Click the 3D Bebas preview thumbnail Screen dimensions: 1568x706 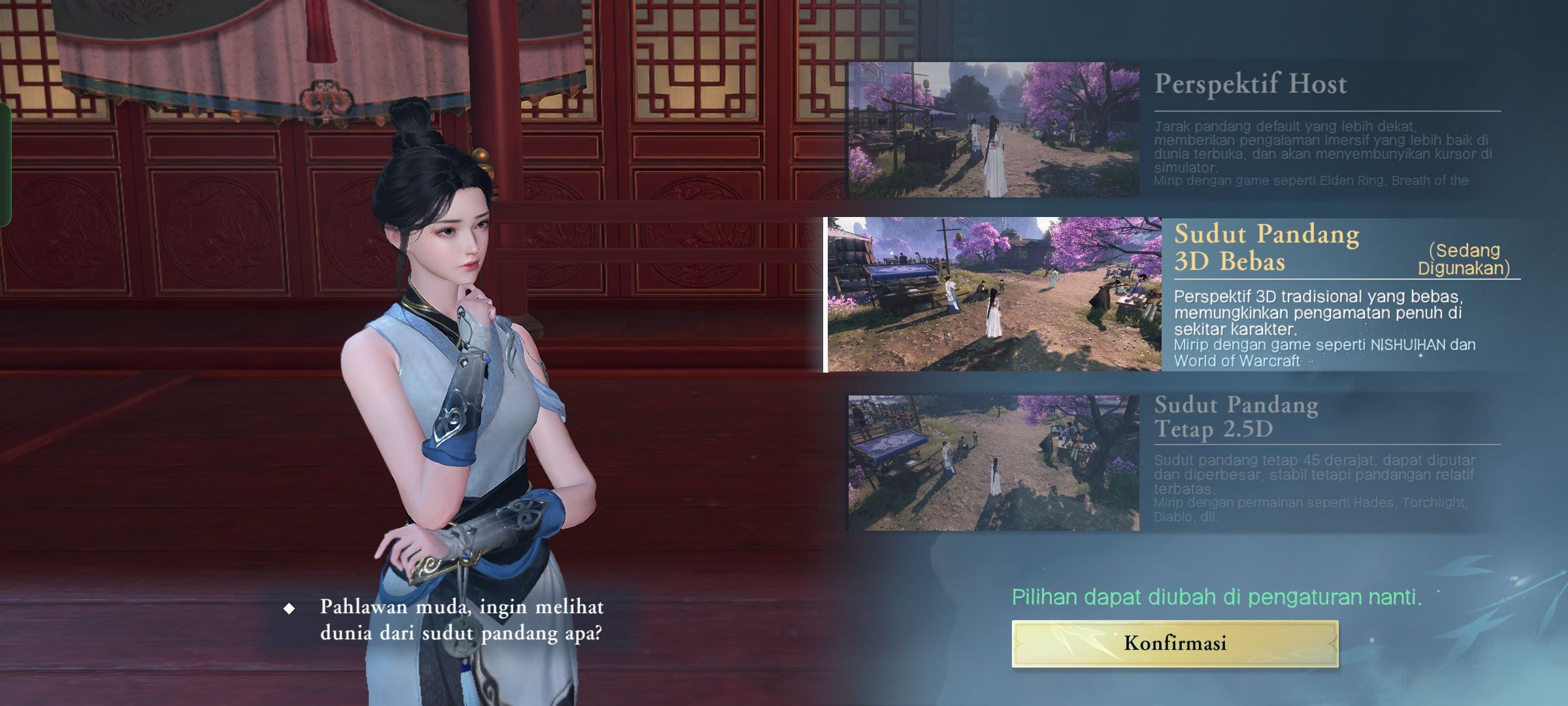point(994,294)
